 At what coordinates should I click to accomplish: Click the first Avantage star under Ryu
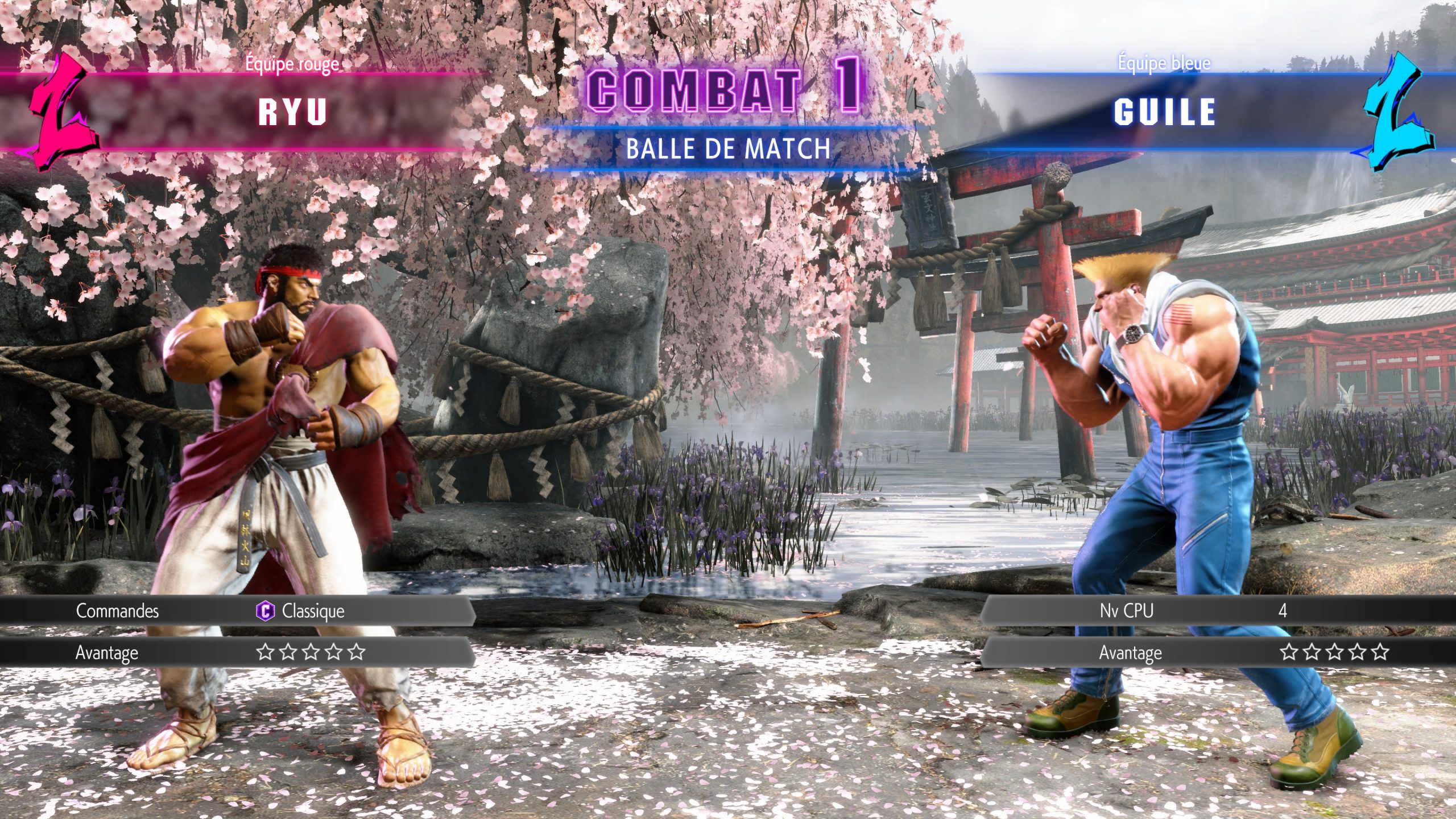pyautogui.click(x=266, y=652)
